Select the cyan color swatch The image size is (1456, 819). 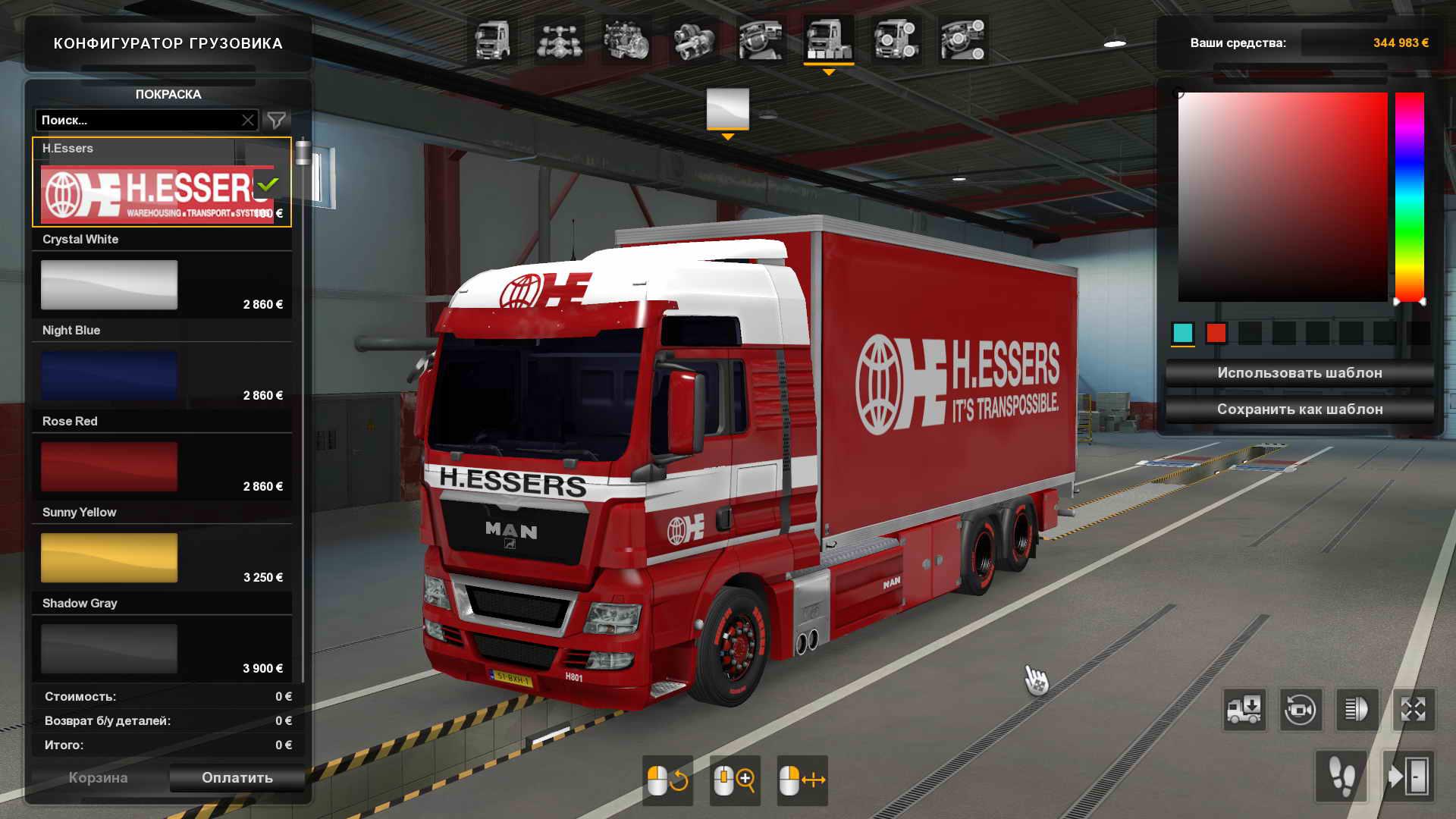point(1182,333)
